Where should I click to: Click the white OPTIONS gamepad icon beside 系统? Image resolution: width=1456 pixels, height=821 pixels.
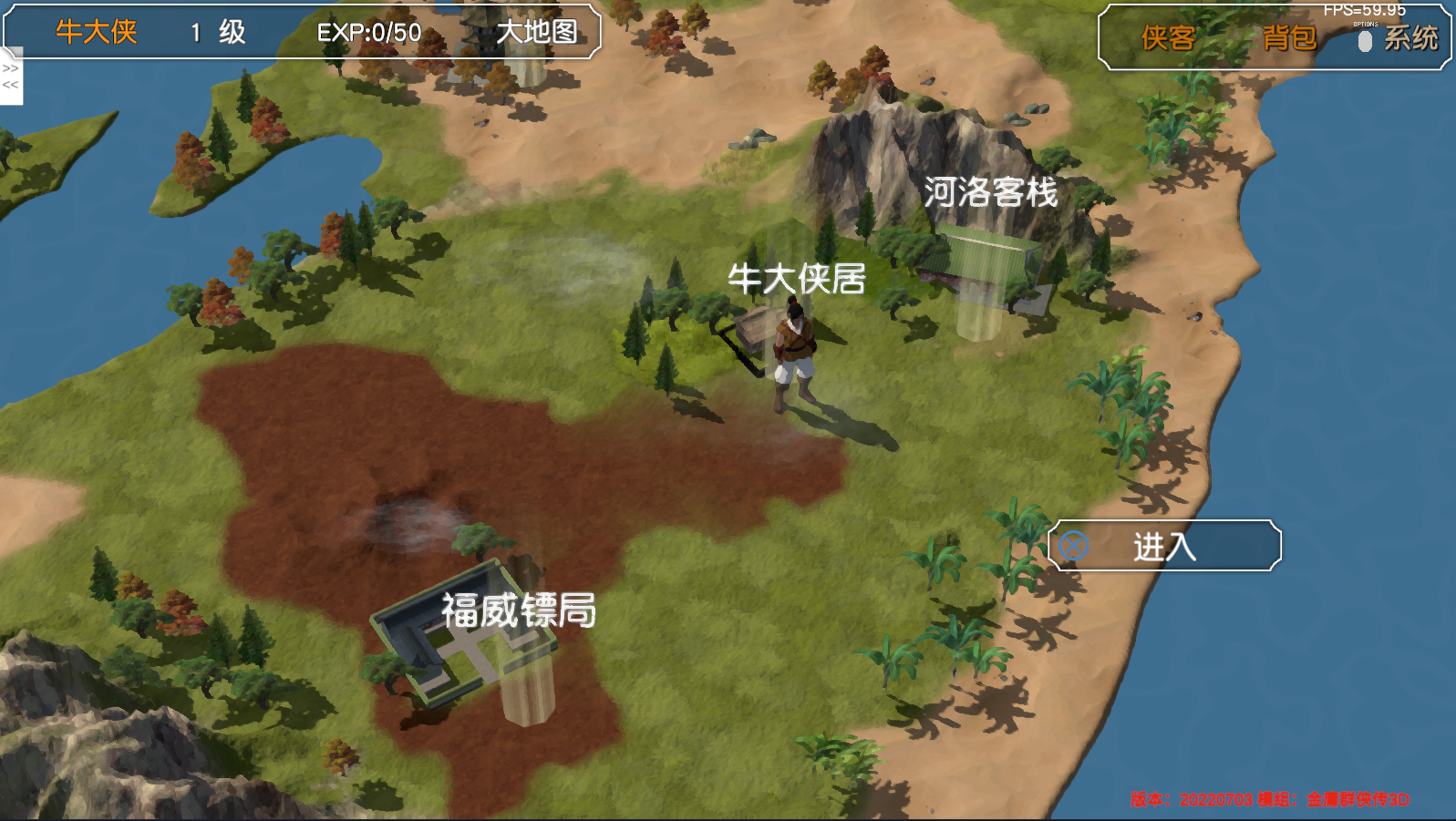pyautogui.click(x=1363, y=40)
